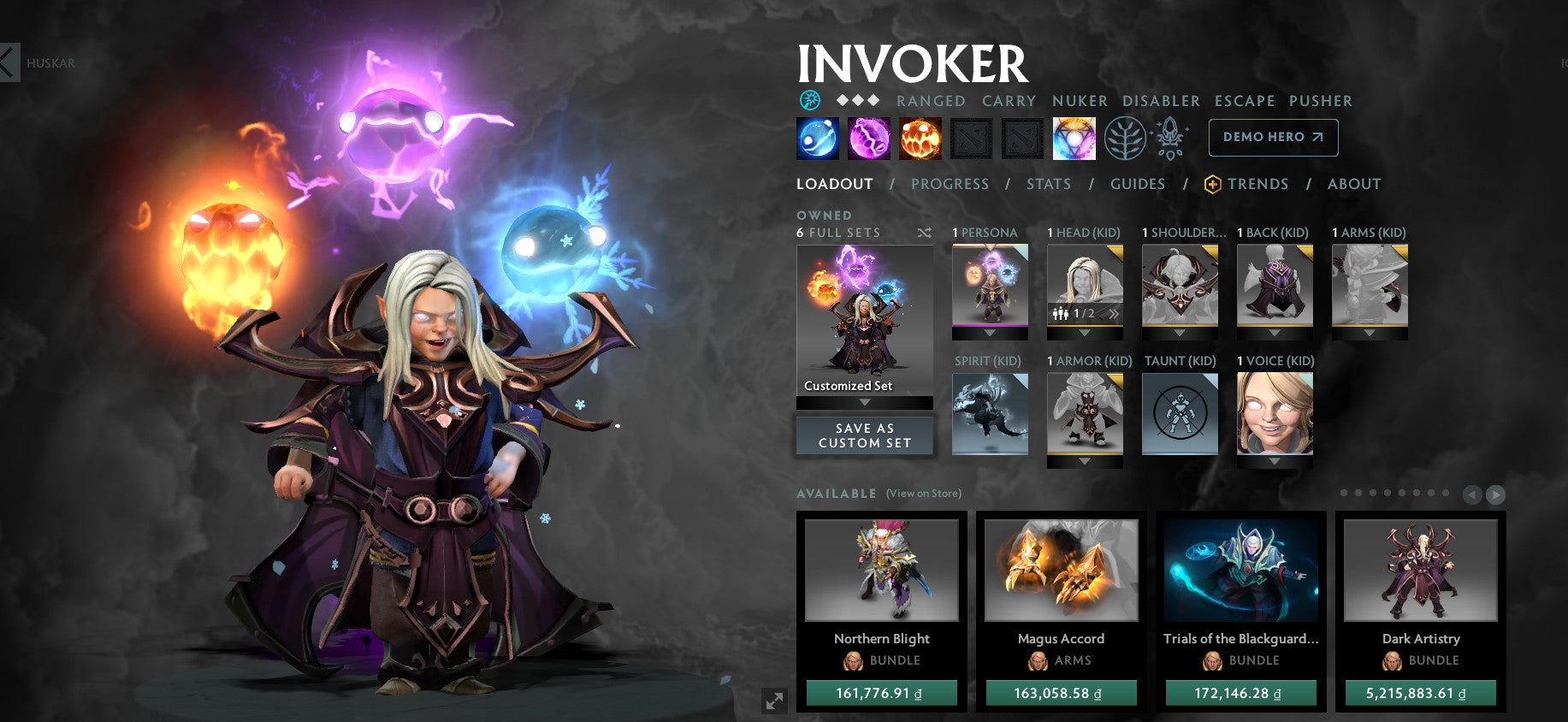1568x722 pixels.
Task: Expand options under the Back (Kid) item
Action: pyautogui.click(x=1275, y=332)
